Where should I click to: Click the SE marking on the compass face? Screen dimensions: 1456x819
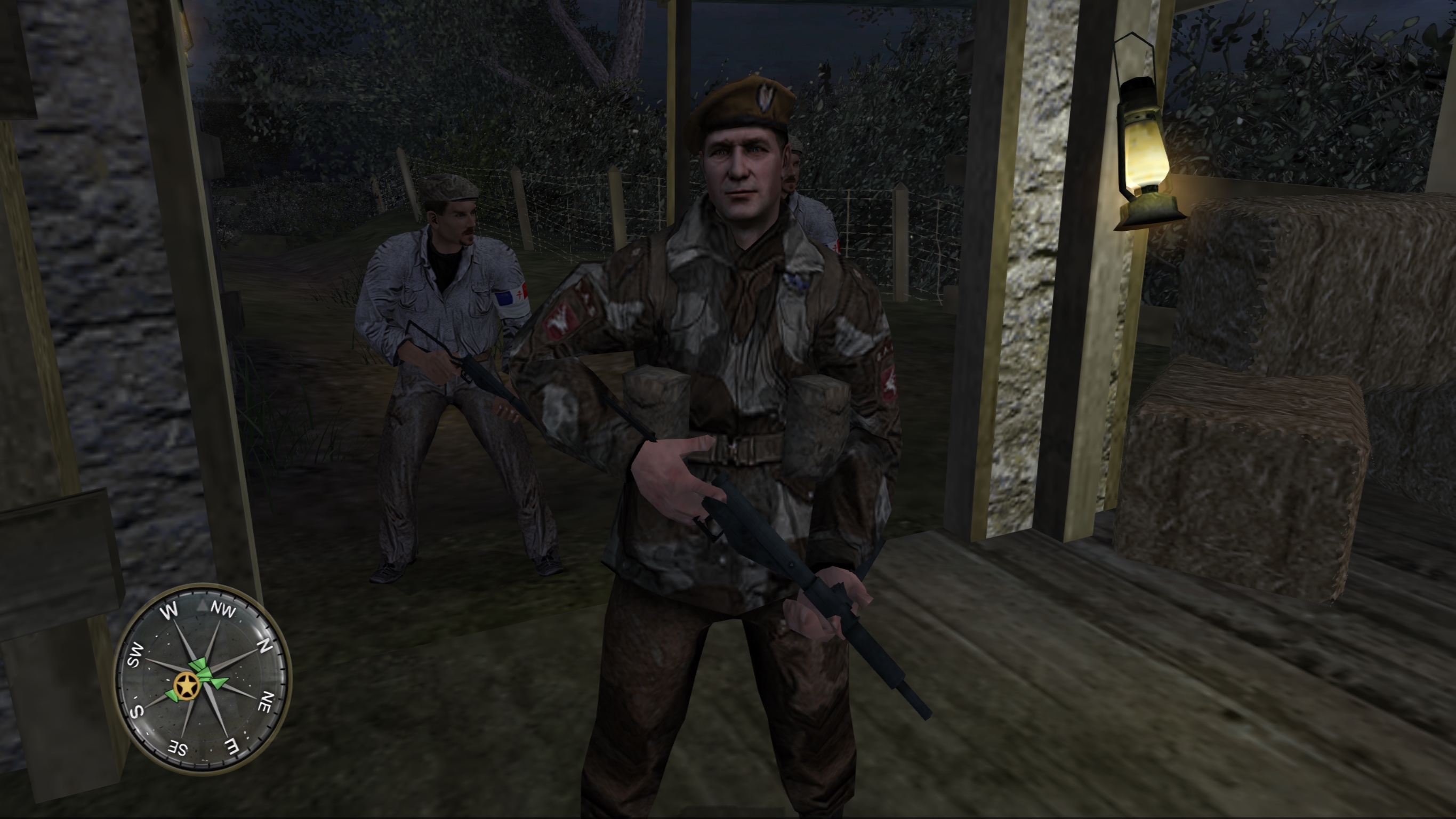coord(178,746)
